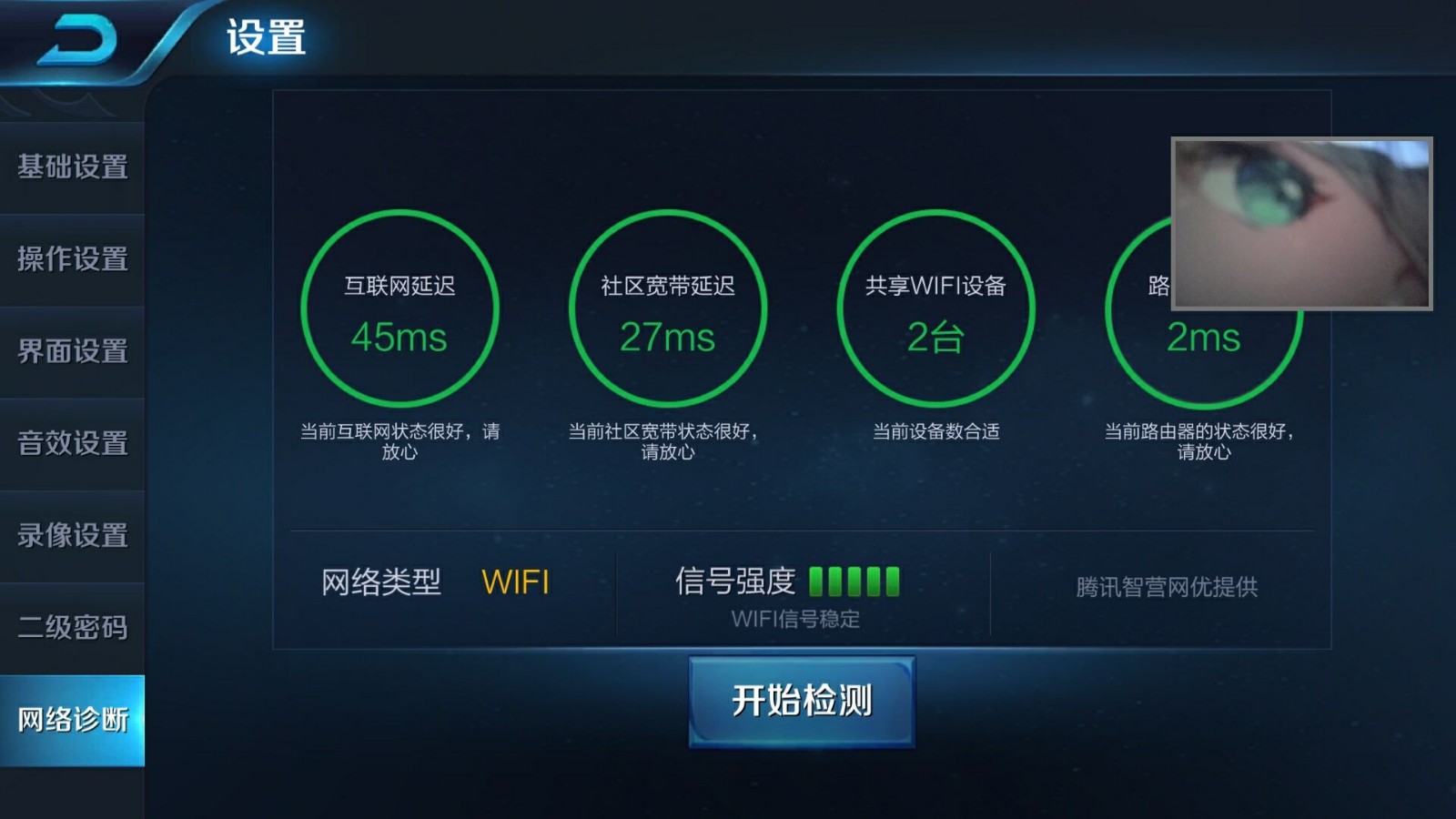The image size is (1456, 819).
Task: Click the 共享WIFI设备 device count circle
Action: pyautogui.click(x=935, y=309)
